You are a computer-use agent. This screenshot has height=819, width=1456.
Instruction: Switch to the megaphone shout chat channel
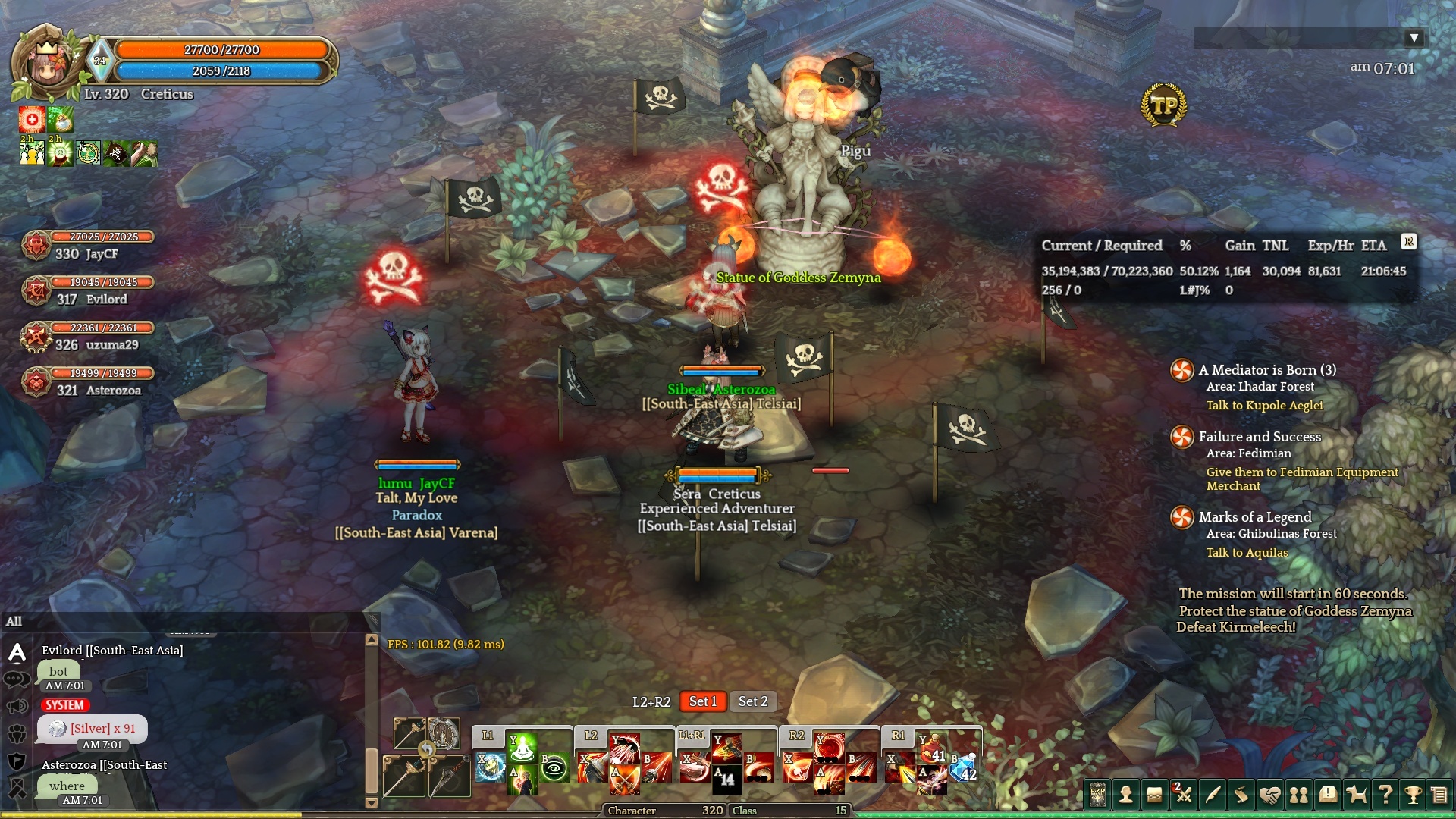tap(17, 707)
